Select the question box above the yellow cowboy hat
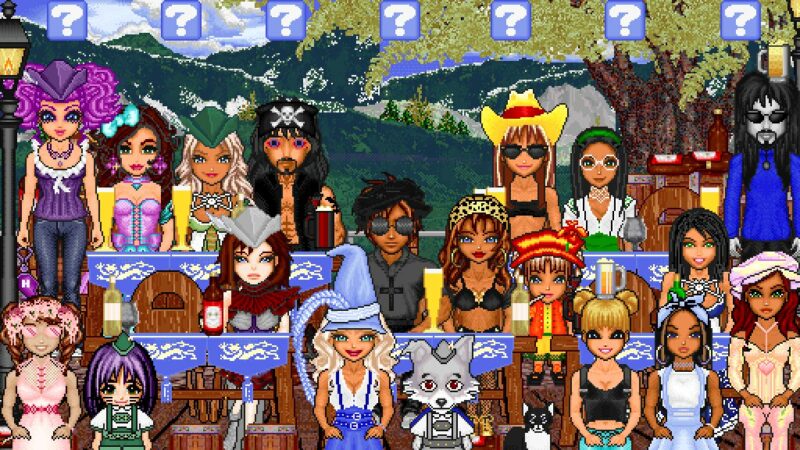 pyautogui.click(x=510, y=19)
